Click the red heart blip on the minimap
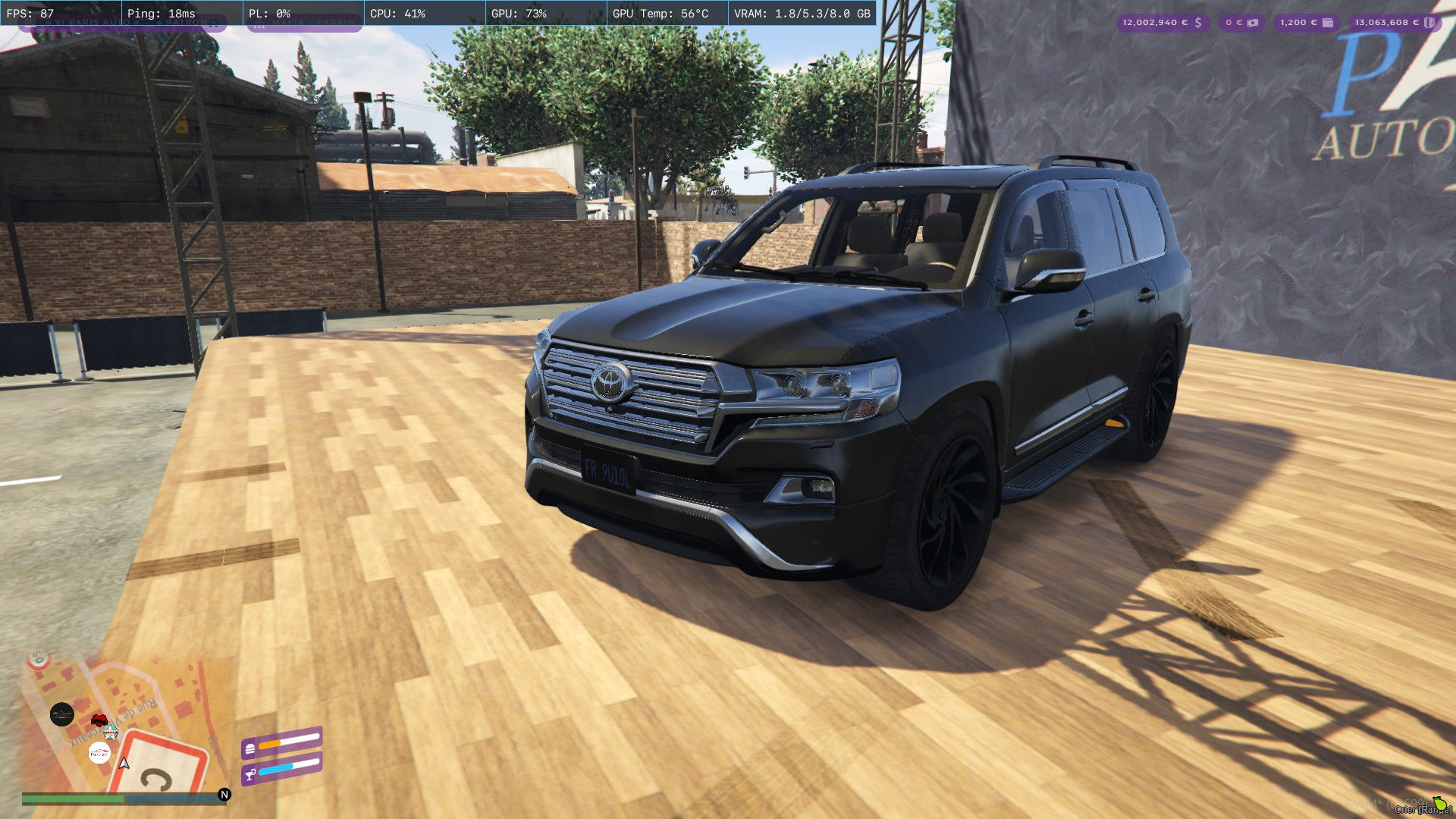 [x=99, y=720]
